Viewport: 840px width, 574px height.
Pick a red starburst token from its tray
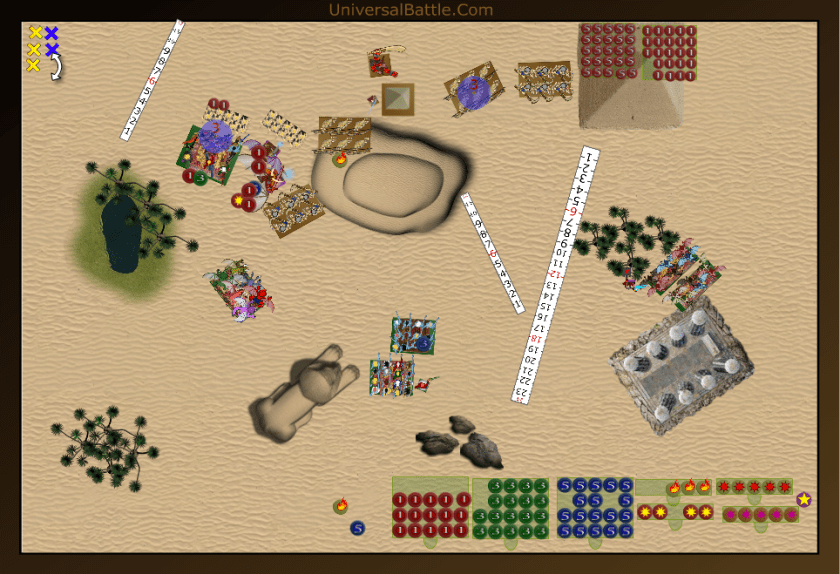pos(755,487)
